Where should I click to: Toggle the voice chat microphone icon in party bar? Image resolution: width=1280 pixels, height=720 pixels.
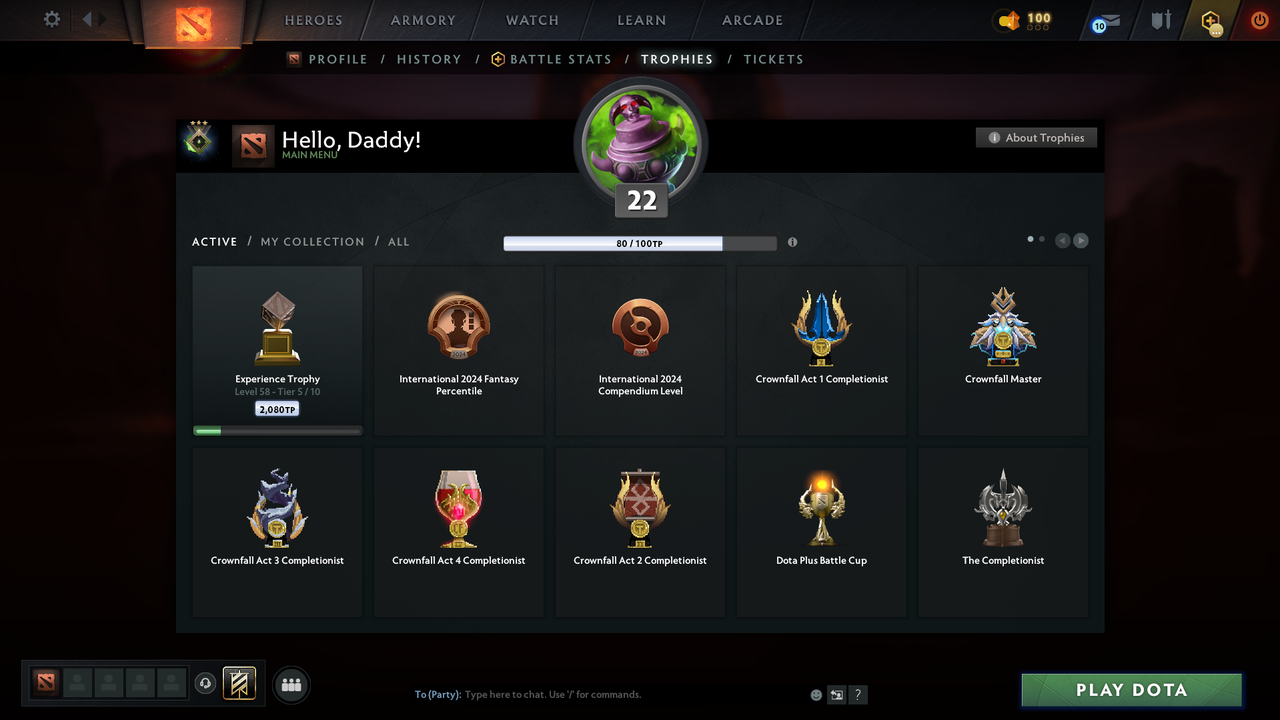point(207,683)
